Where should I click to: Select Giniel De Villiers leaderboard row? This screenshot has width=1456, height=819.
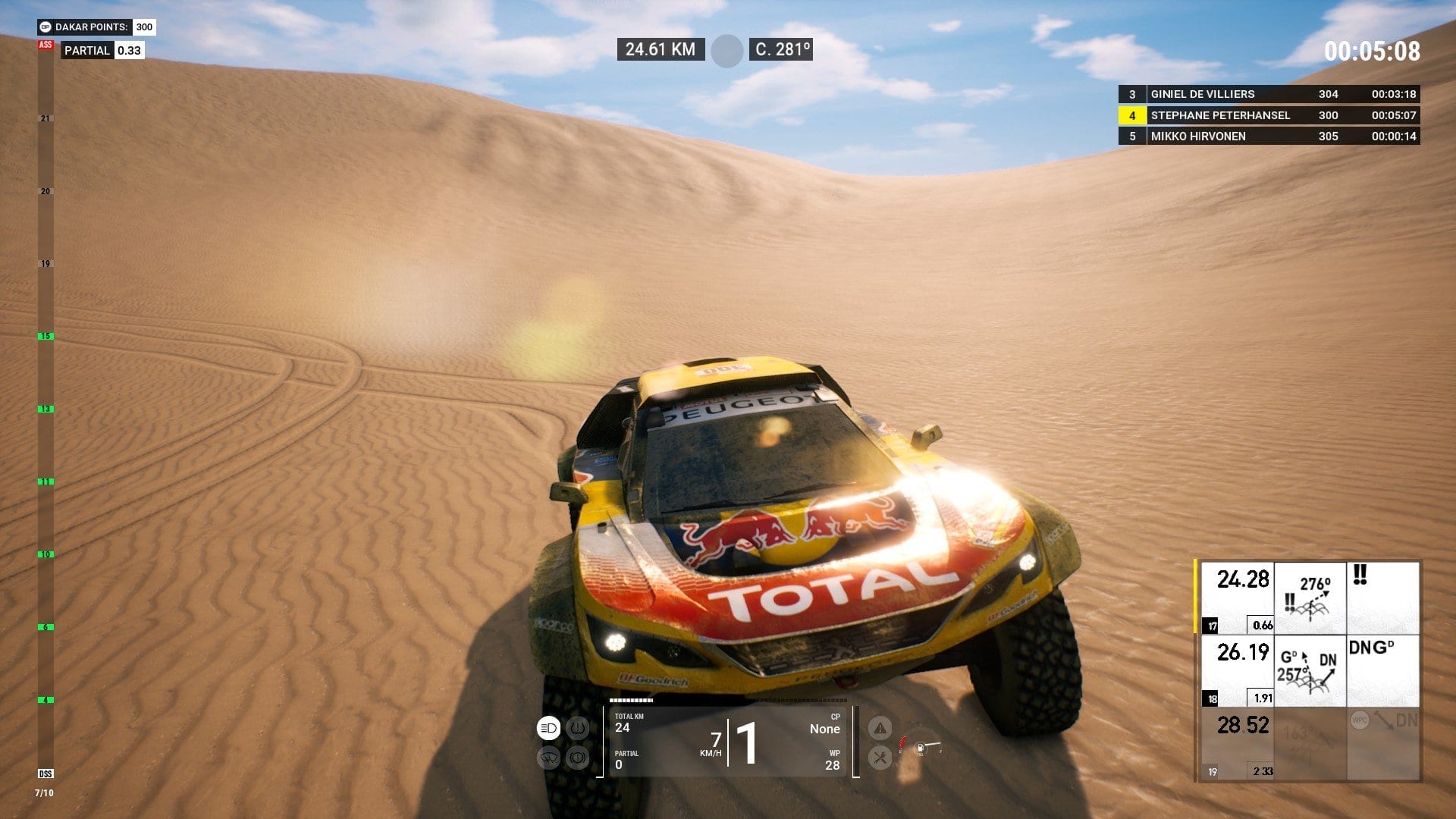point(1269,94)
